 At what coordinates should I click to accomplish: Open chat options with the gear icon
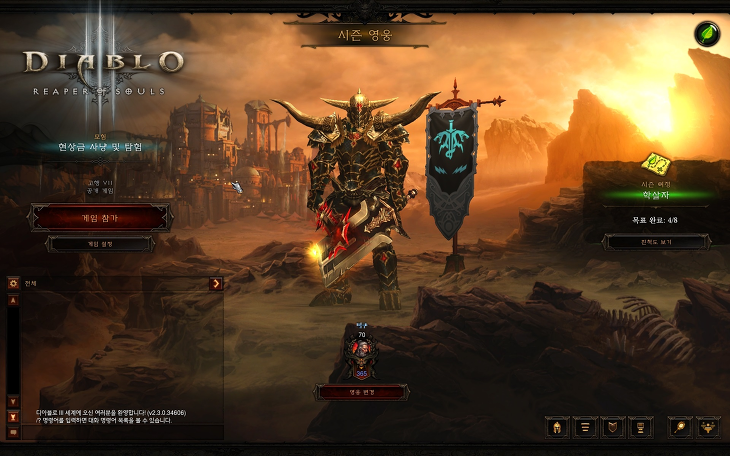pyautogui.click(x=14, y=284)
